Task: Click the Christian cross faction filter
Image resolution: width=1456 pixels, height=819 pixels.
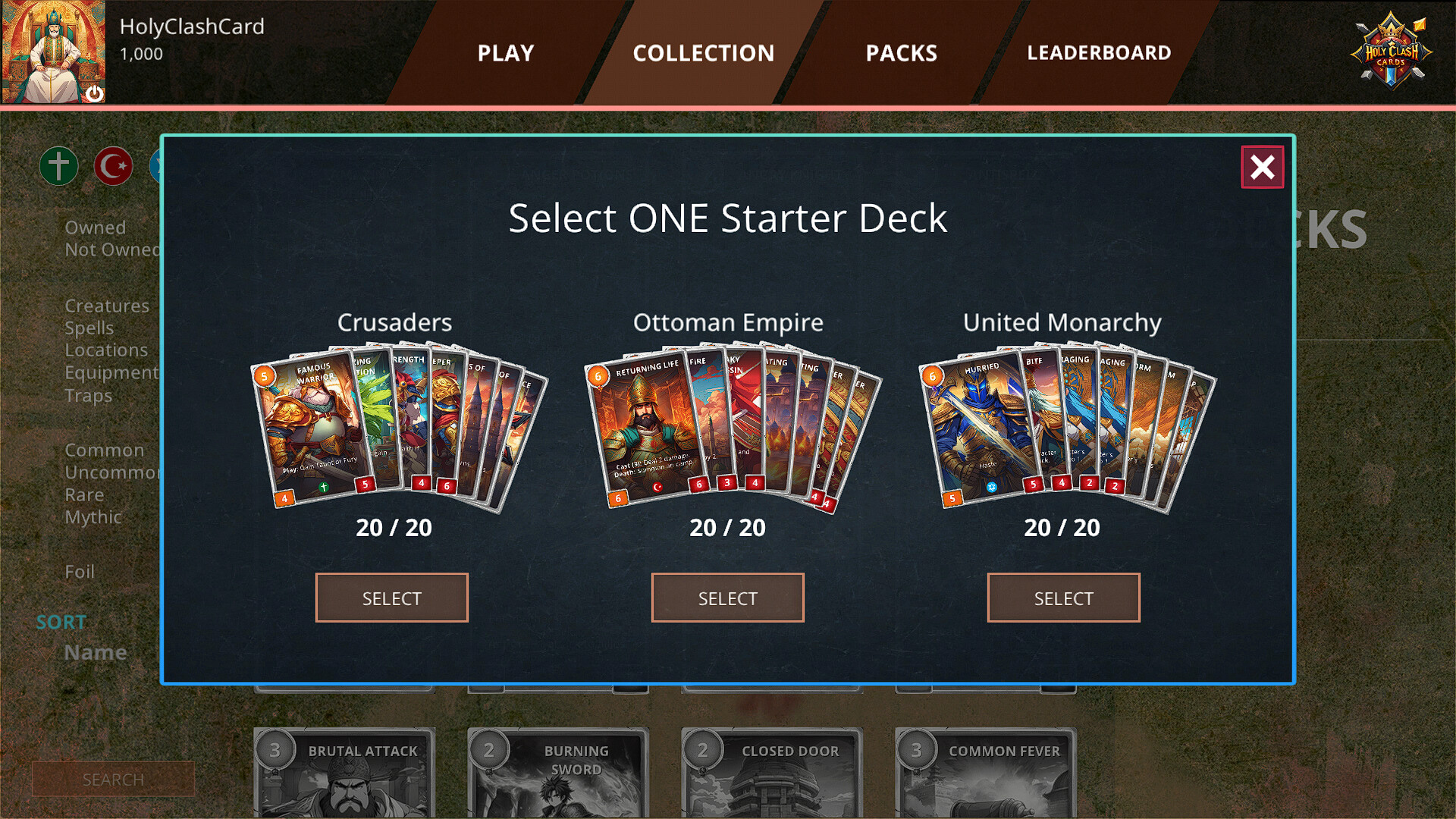Action: (x=58, y=166)
